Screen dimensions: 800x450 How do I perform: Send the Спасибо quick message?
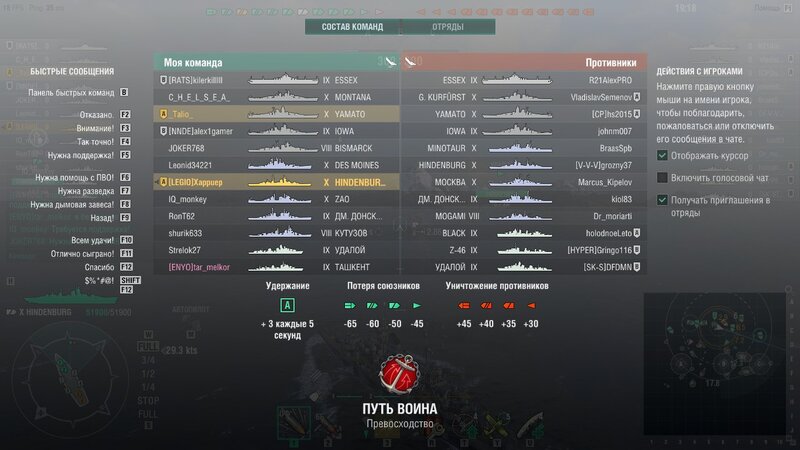coord(85,267)
